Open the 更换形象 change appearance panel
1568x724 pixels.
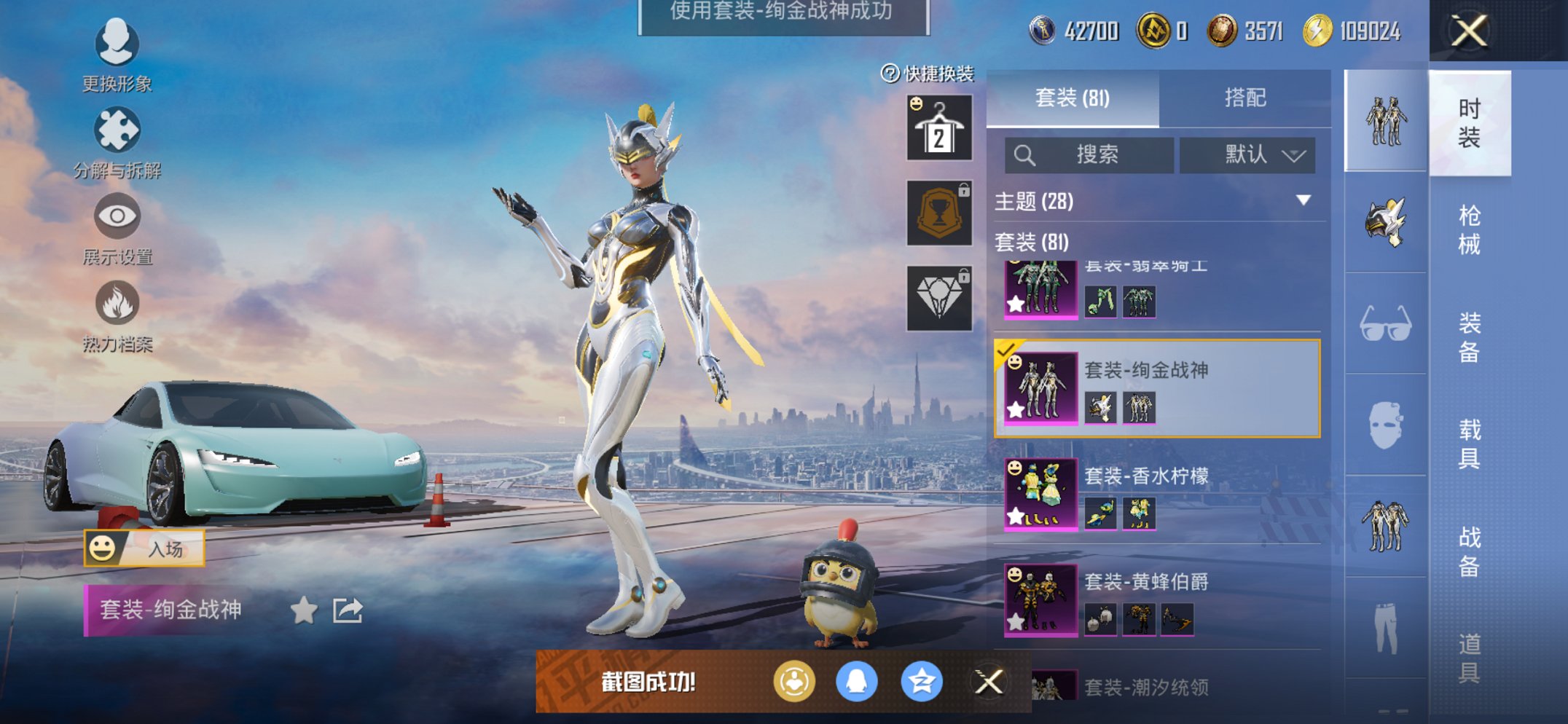click(x=117, y=45)
